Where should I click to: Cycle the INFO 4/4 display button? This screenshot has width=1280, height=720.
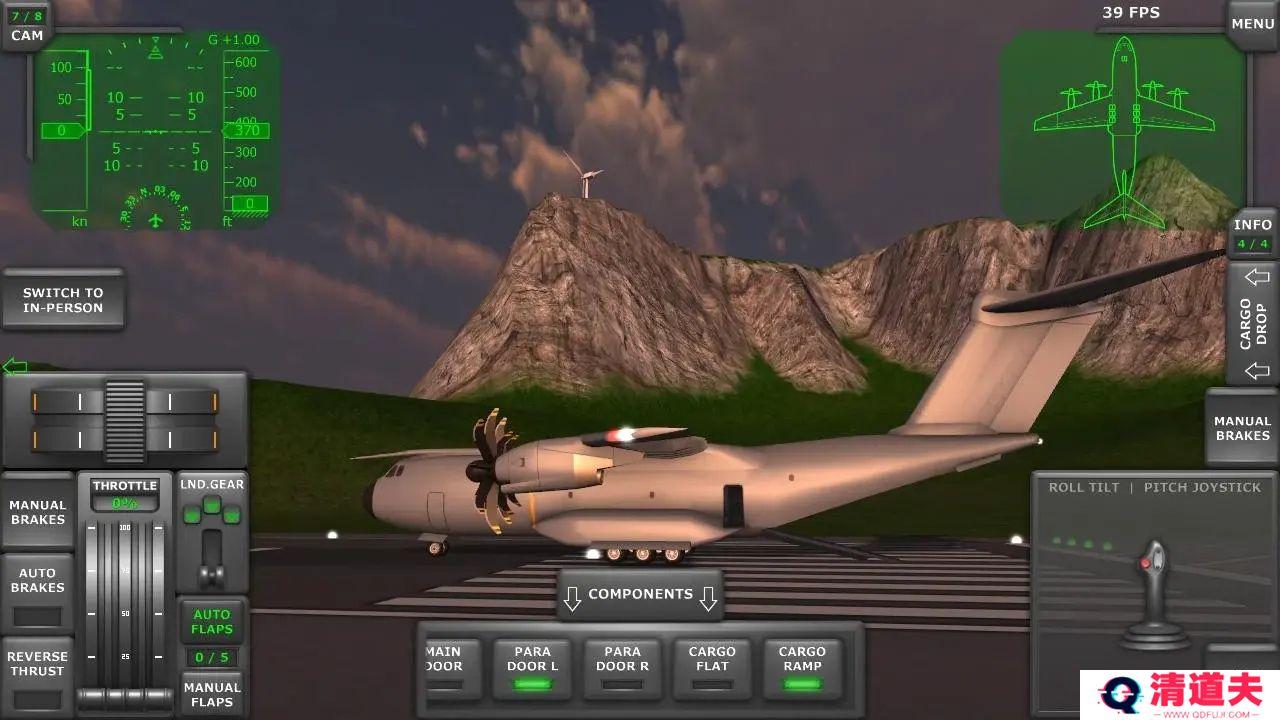1252,234
